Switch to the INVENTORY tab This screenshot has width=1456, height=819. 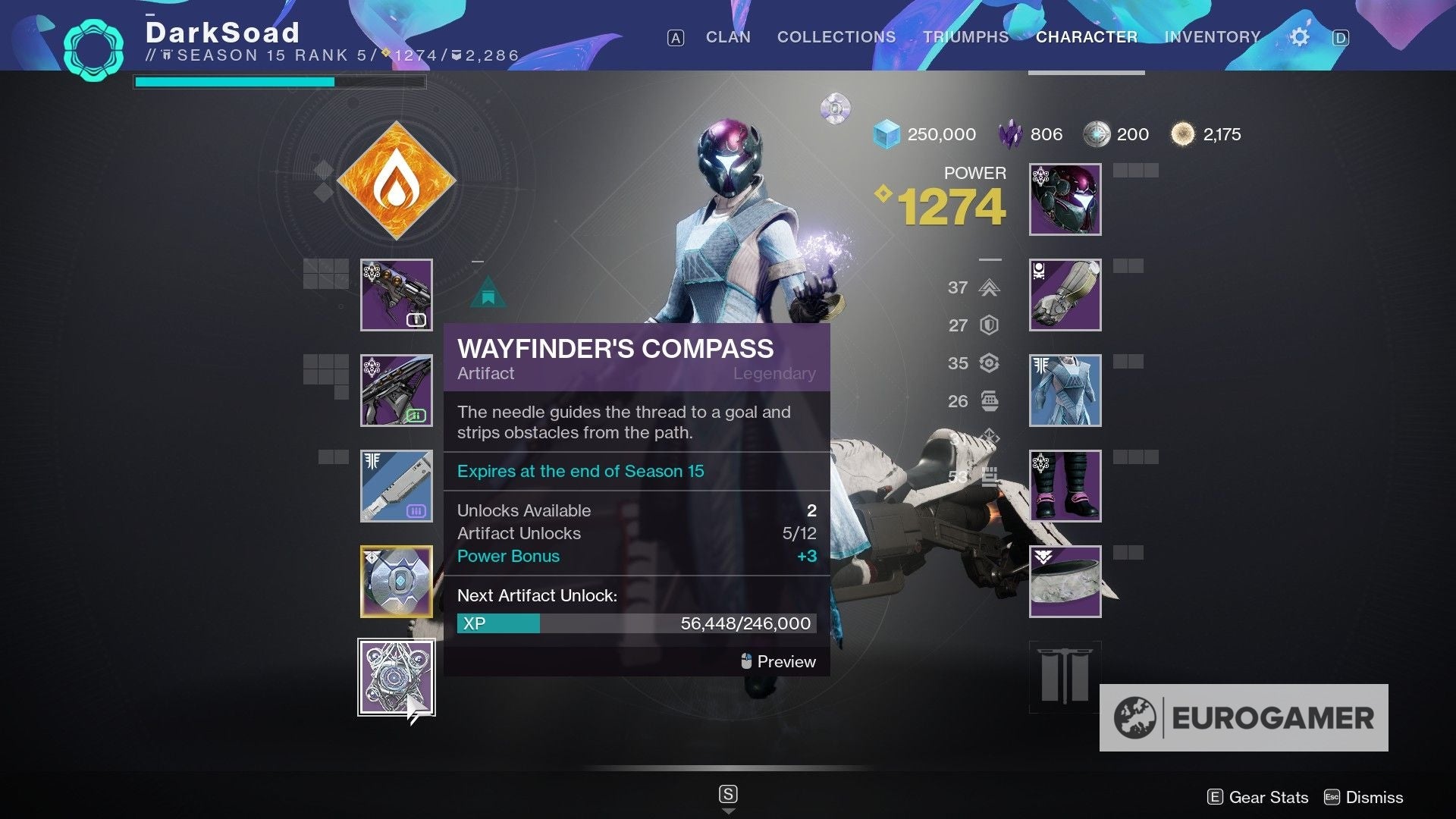pos(1211,36)
